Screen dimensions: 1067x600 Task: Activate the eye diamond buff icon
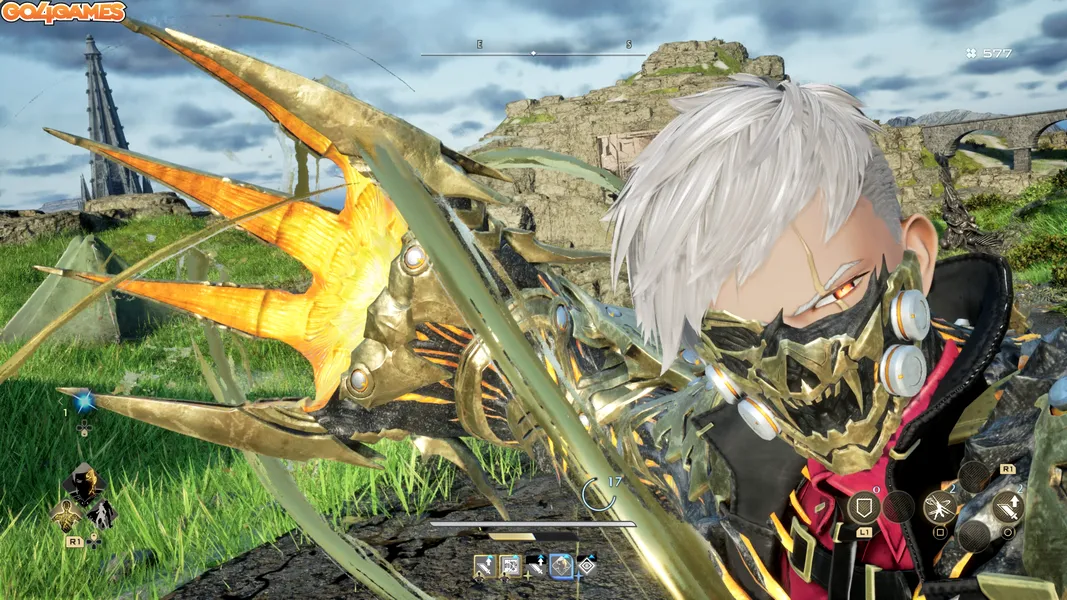click(x=586, y=566)
